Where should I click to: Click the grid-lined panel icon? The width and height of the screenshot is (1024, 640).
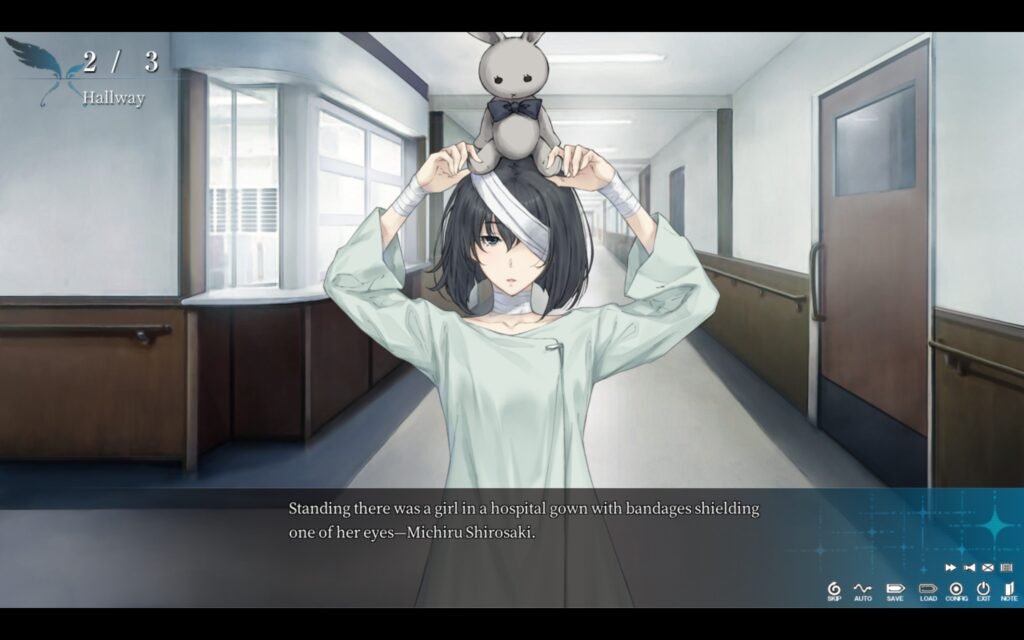click(x=1006, y=567)
